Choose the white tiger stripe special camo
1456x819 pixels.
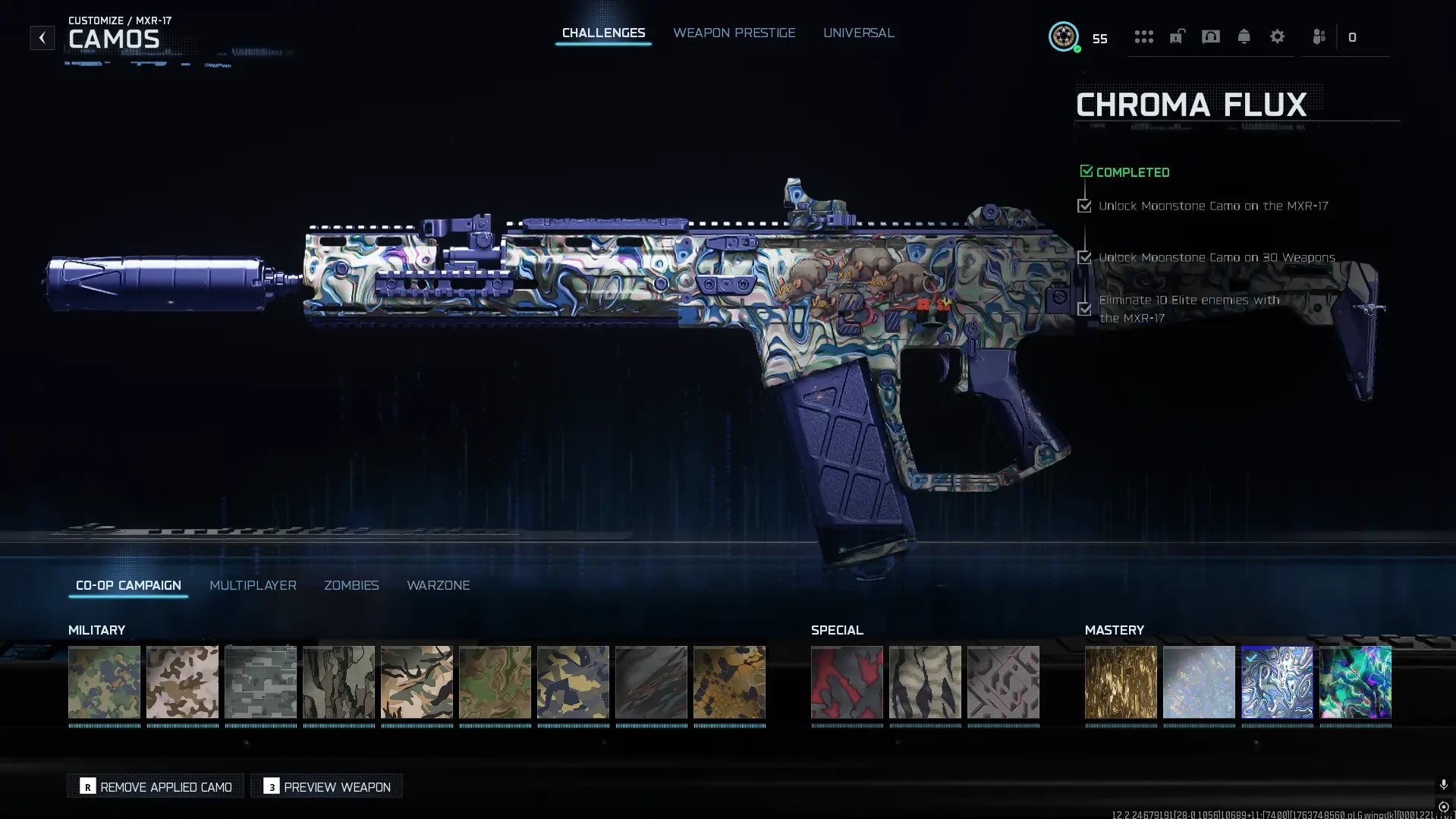pyautogui.click(x=925, y=682)
